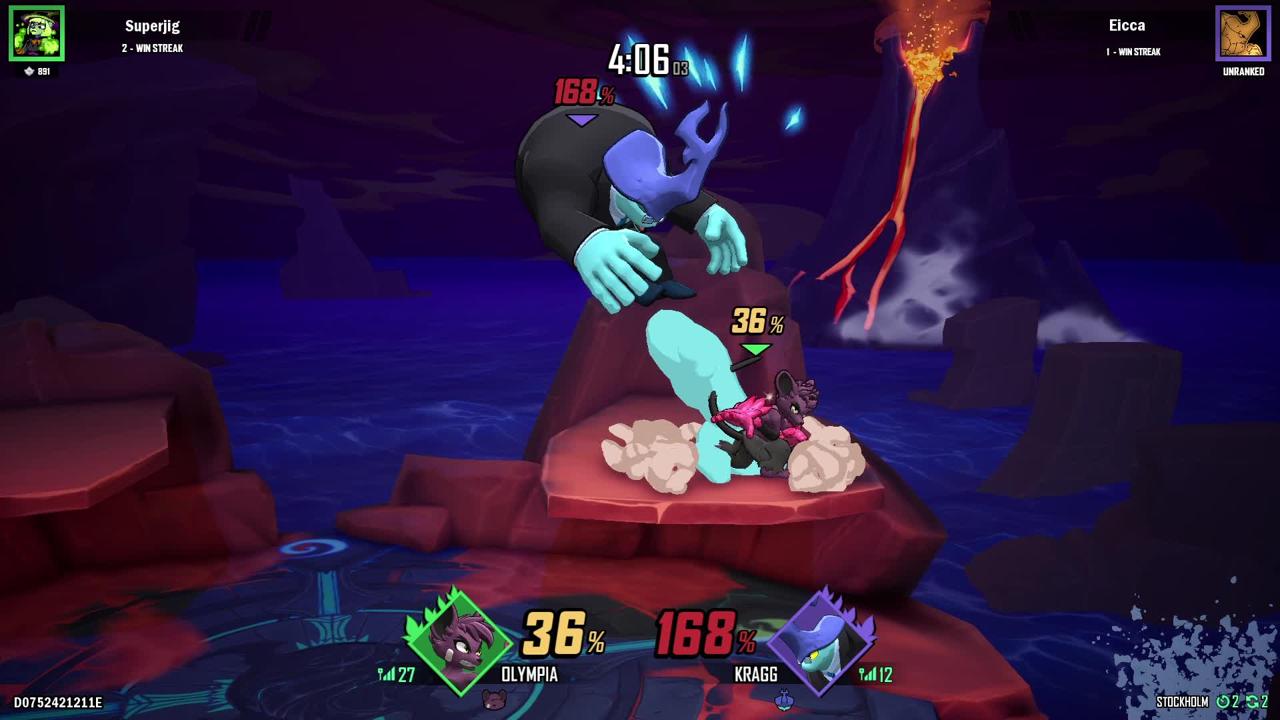Select Superjig's green player avatar
Image resolution: width=1280 pixels, height=720 pixels.
coord(37,33)
